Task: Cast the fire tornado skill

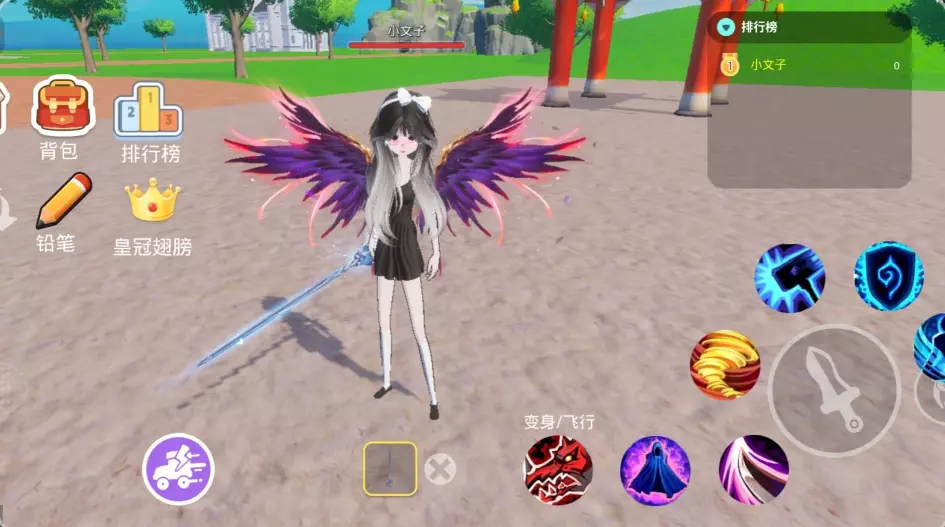Action: pyautogui.click(x=725, y=364)
